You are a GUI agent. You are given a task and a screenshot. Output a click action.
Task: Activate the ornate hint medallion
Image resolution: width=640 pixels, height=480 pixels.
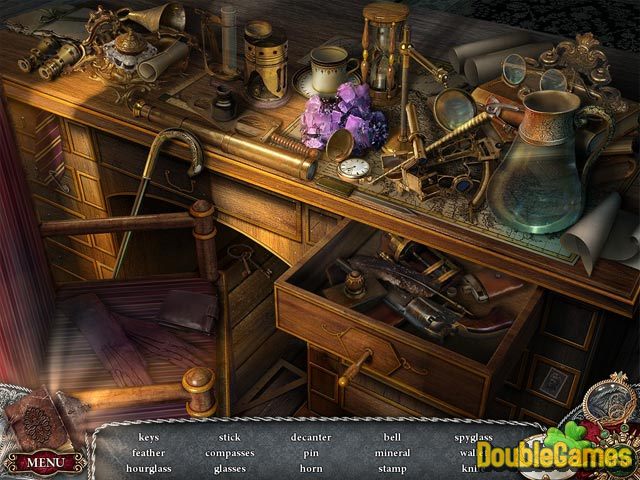coord(607,411)
